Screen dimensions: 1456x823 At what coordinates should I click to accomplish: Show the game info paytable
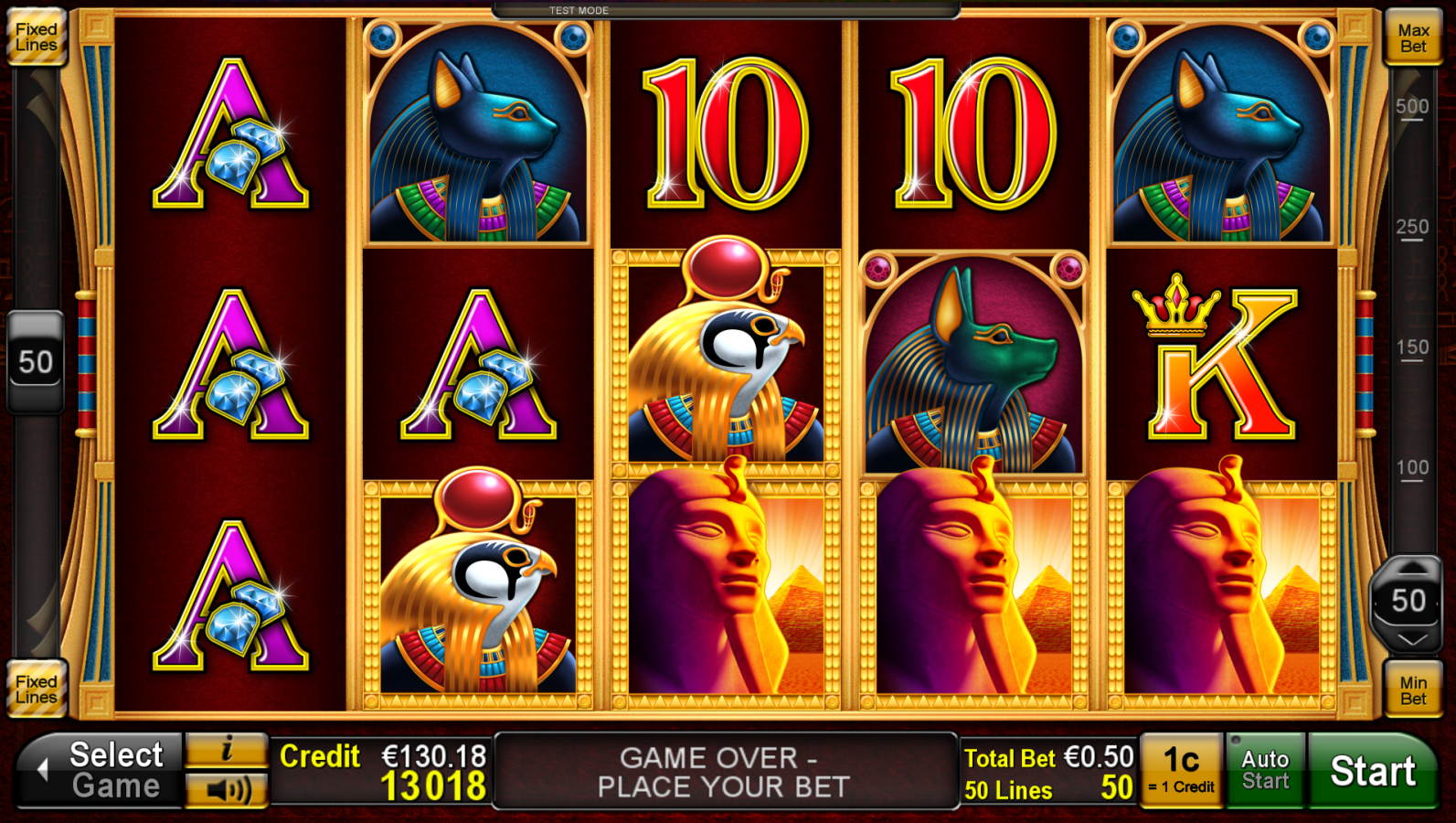click(x=227, y=751)
